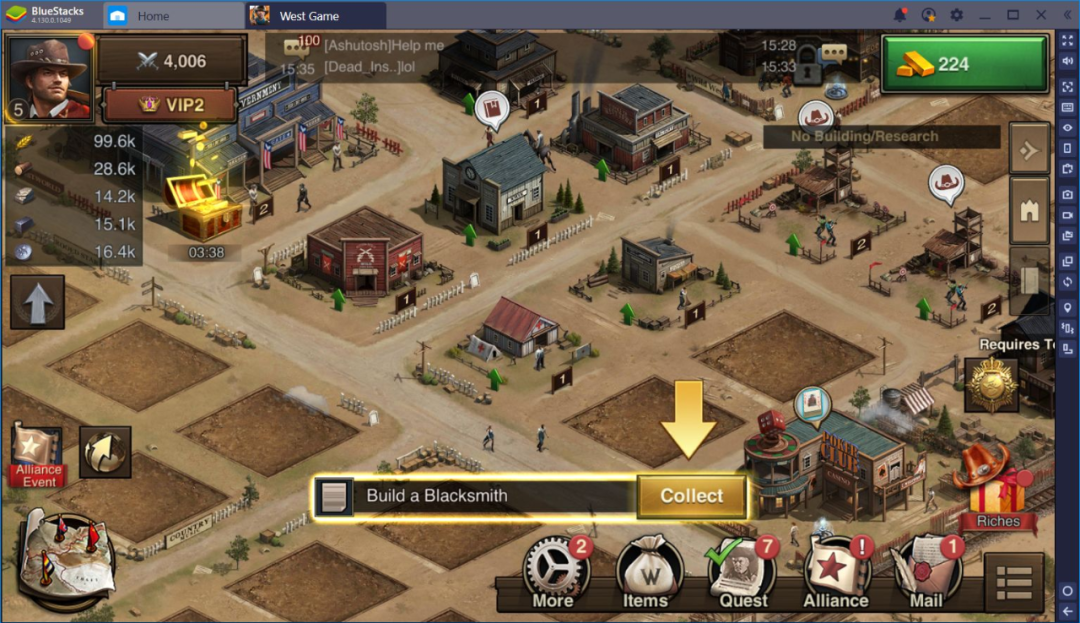Check the Mail inbox
The width and height of the screenshot is (1080, 623).
[927, 573]
